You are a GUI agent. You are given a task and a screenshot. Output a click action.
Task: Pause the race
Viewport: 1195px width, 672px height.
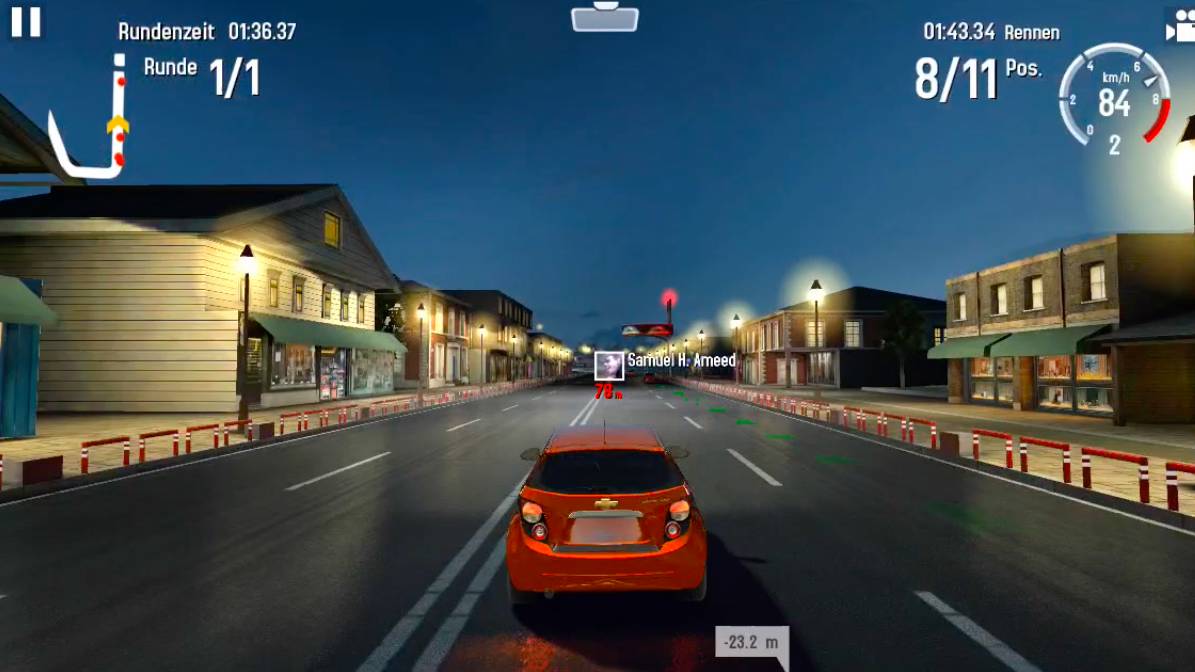26,22
